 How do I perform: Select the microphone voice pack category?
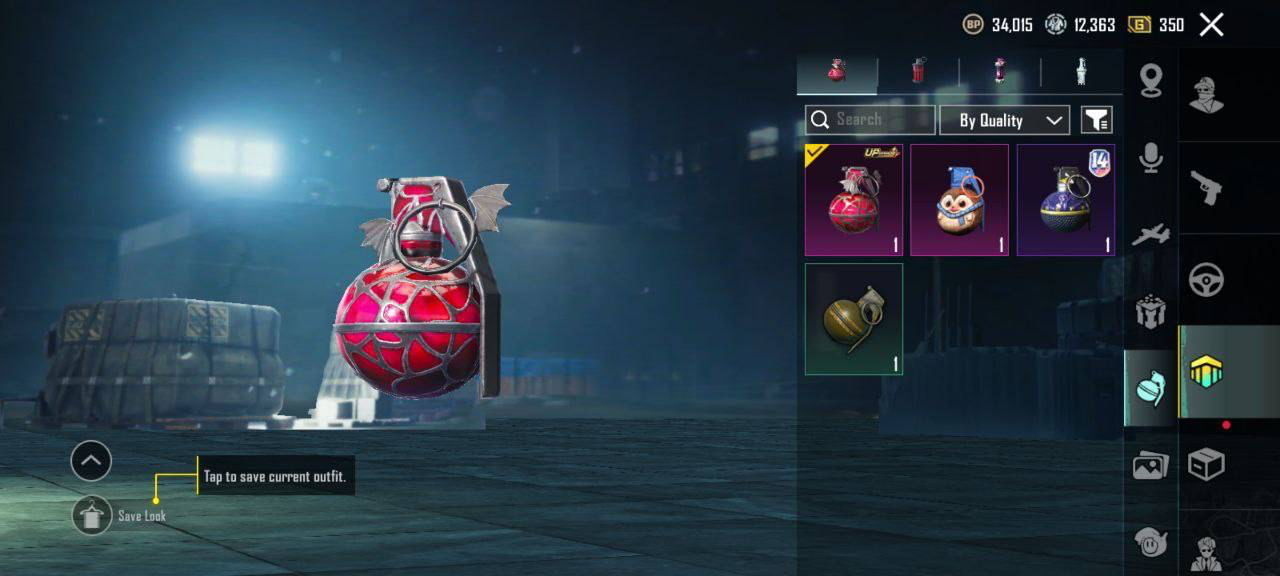[x=1151, y=158]
